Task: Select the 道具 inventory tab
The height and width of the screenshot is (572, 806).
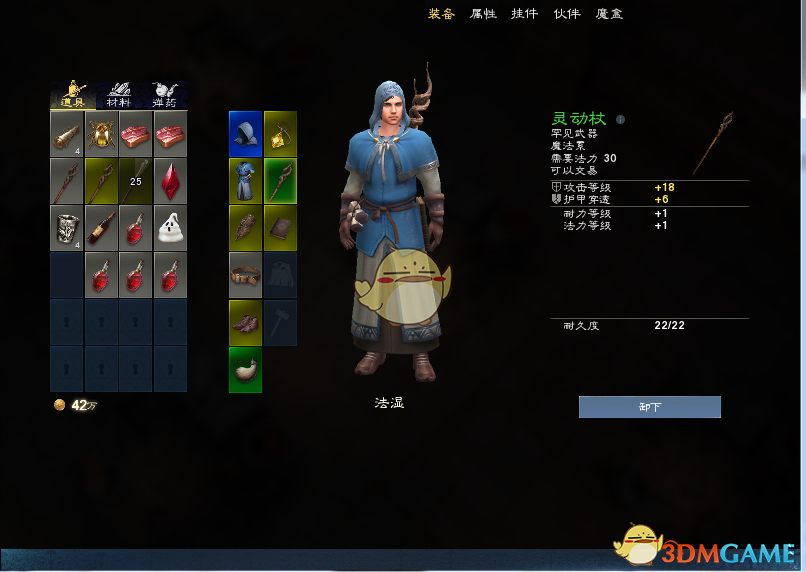Action: 73,96
